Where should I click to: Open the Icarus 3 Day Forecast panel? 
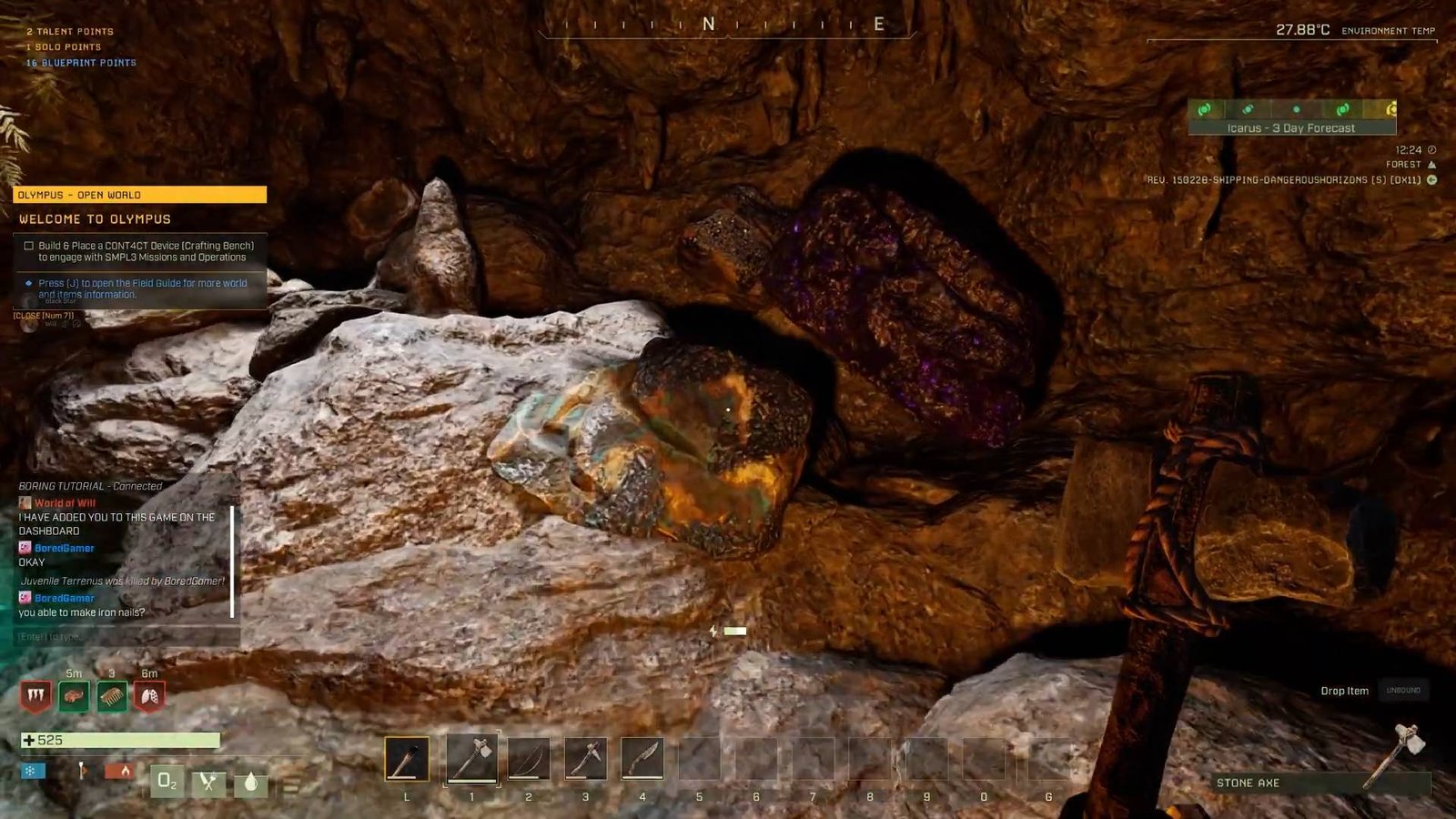tap(1290, 118)
